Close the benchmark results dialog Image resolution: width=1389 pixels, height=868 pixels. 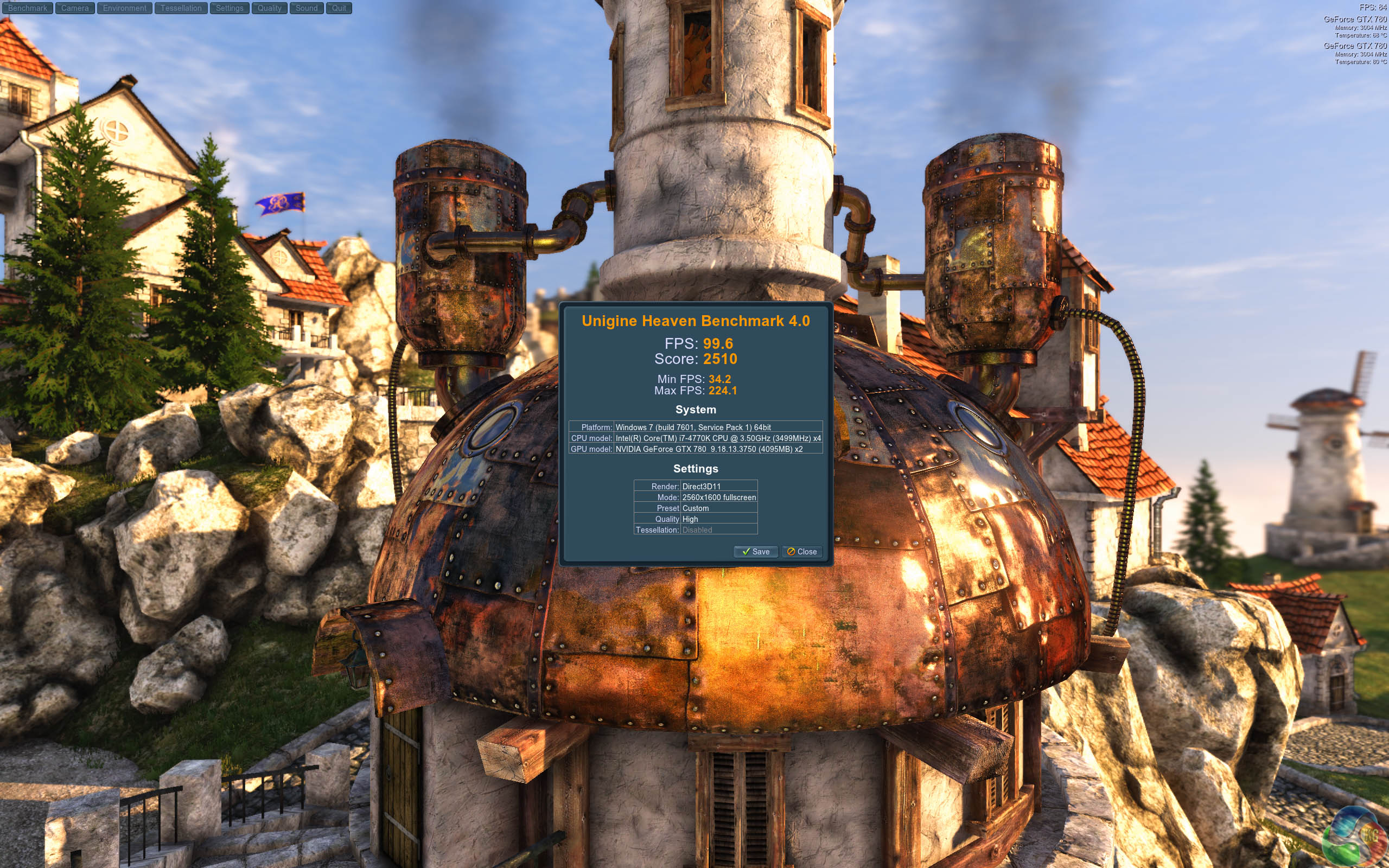tap(802, 552)
